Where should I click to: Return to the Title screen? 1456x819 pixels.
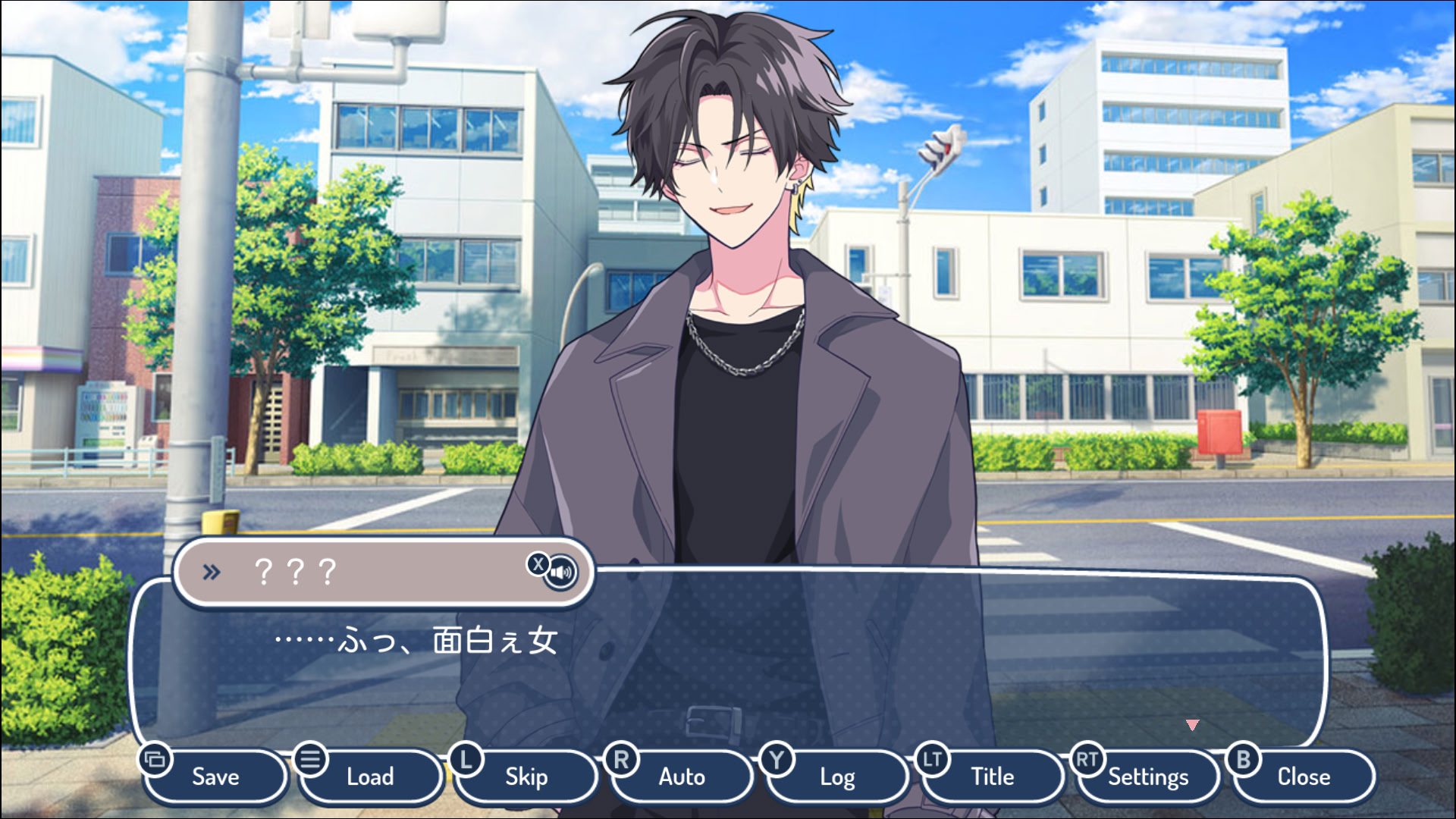coord(992,777)
